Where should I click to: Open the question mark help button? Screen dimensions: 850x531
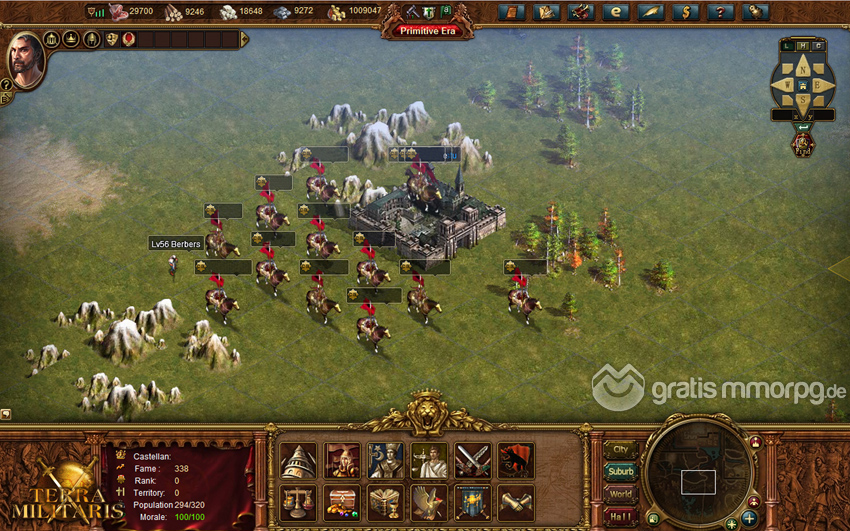[720, 12]
